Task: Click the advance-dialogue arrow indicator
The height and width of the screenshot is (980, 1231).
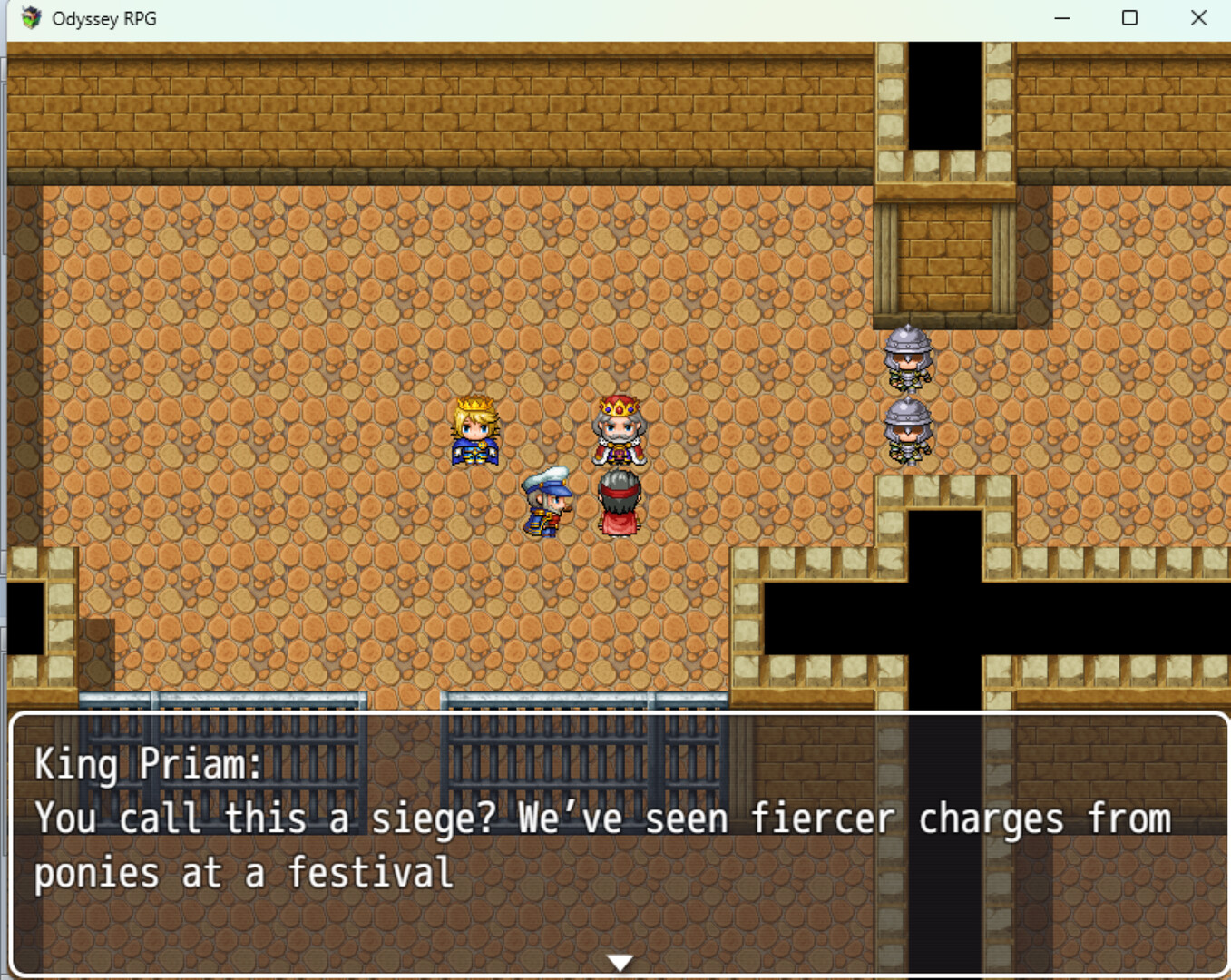Action: pyautogui.click(x=620, y=962)
